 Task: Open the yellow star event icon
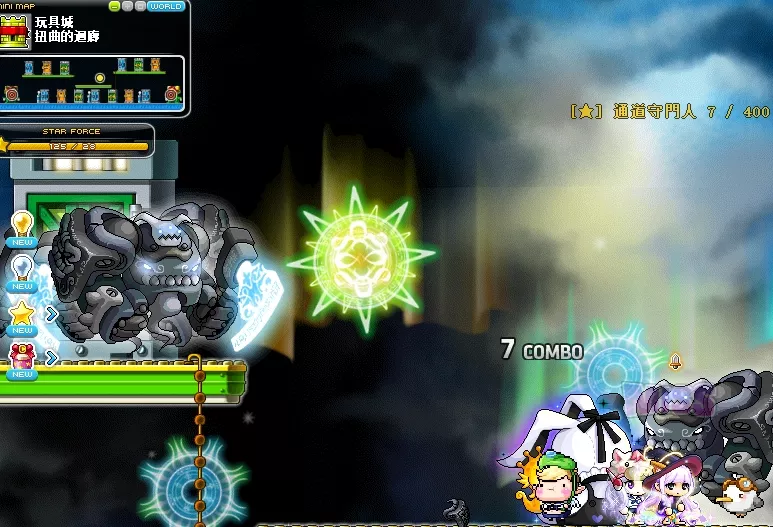(22, 314)
